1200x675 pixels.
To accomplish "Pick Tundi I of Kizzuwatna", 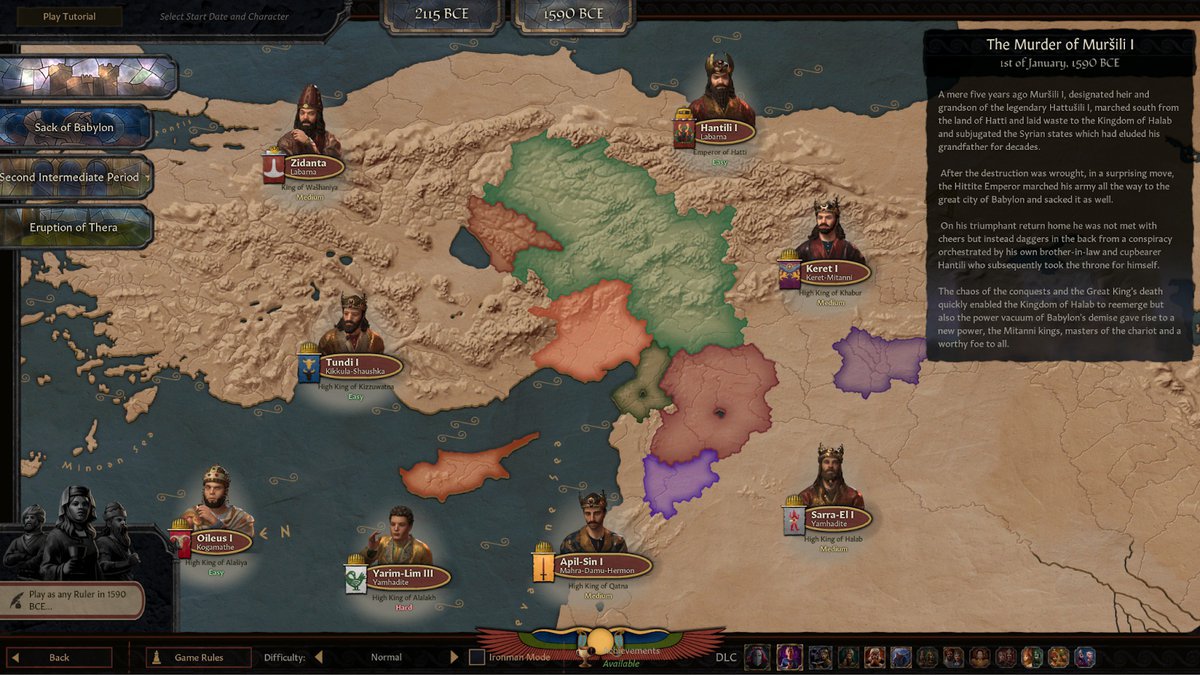I will tap(356, 366).
